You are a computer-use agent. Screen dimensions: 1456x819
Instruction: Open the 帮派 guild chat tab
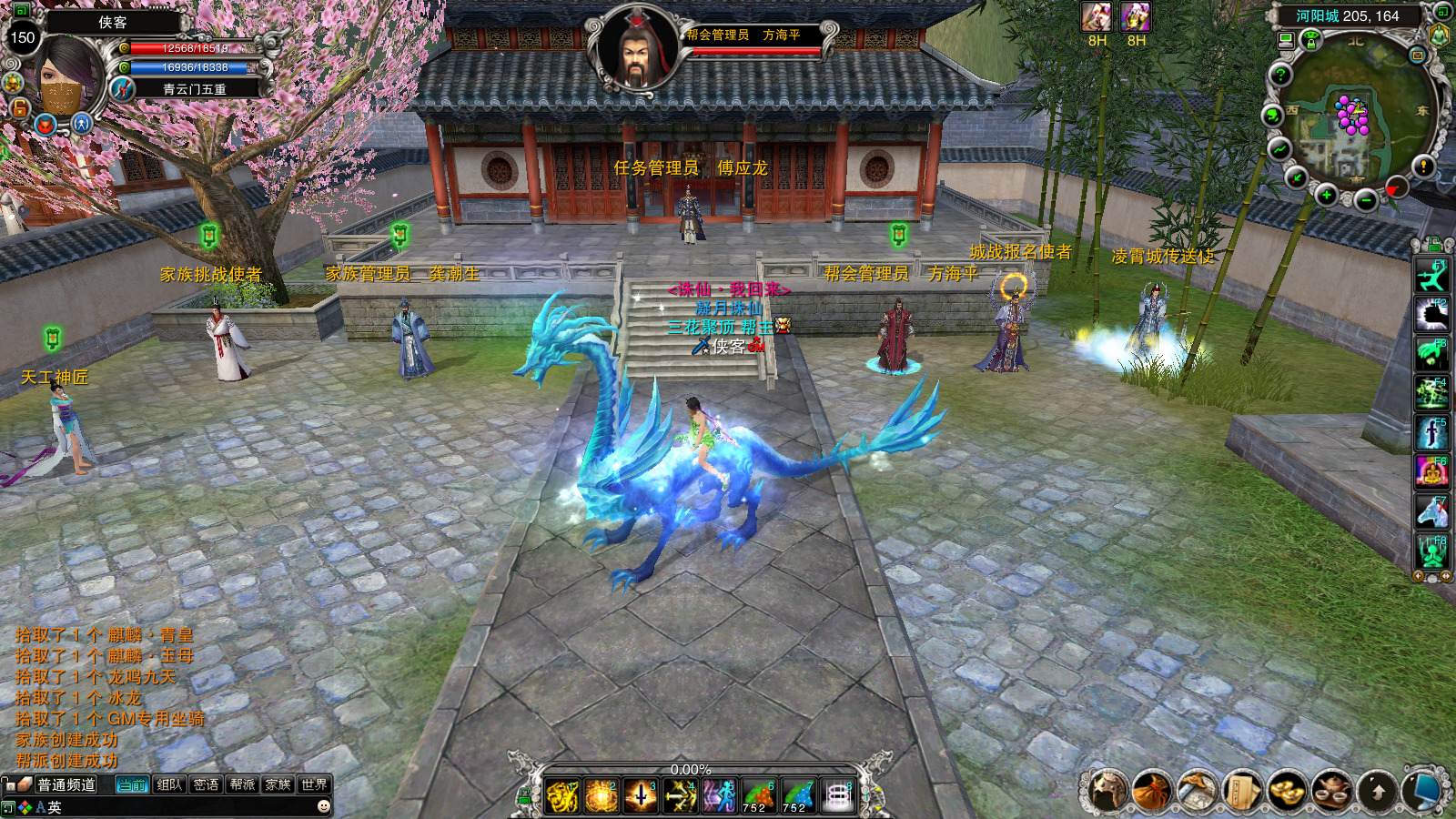coord(242,784)
